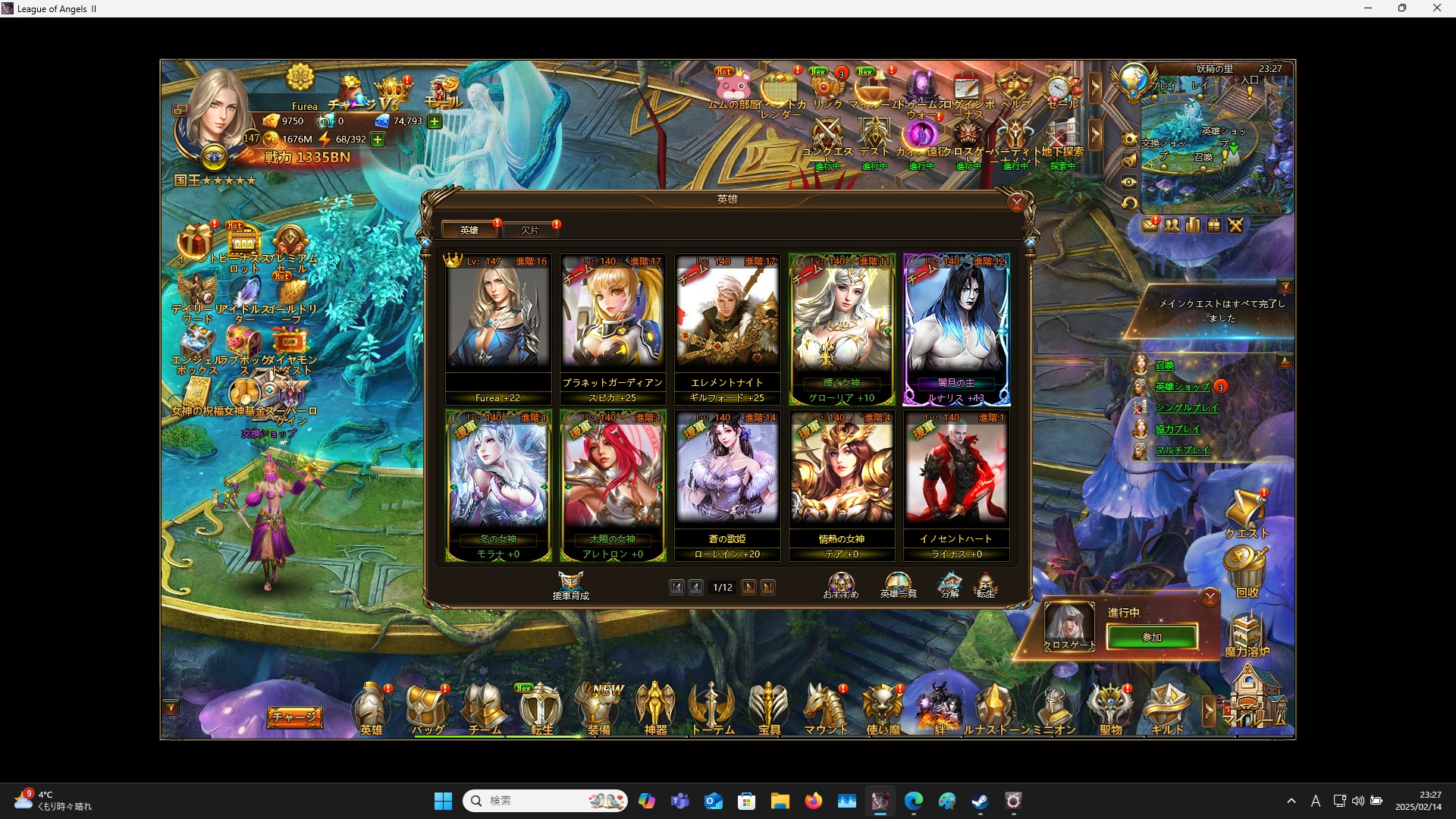Select the グローリア +10 hero card
This screenshot has width=1456, height=819.
tap(842, 330)
